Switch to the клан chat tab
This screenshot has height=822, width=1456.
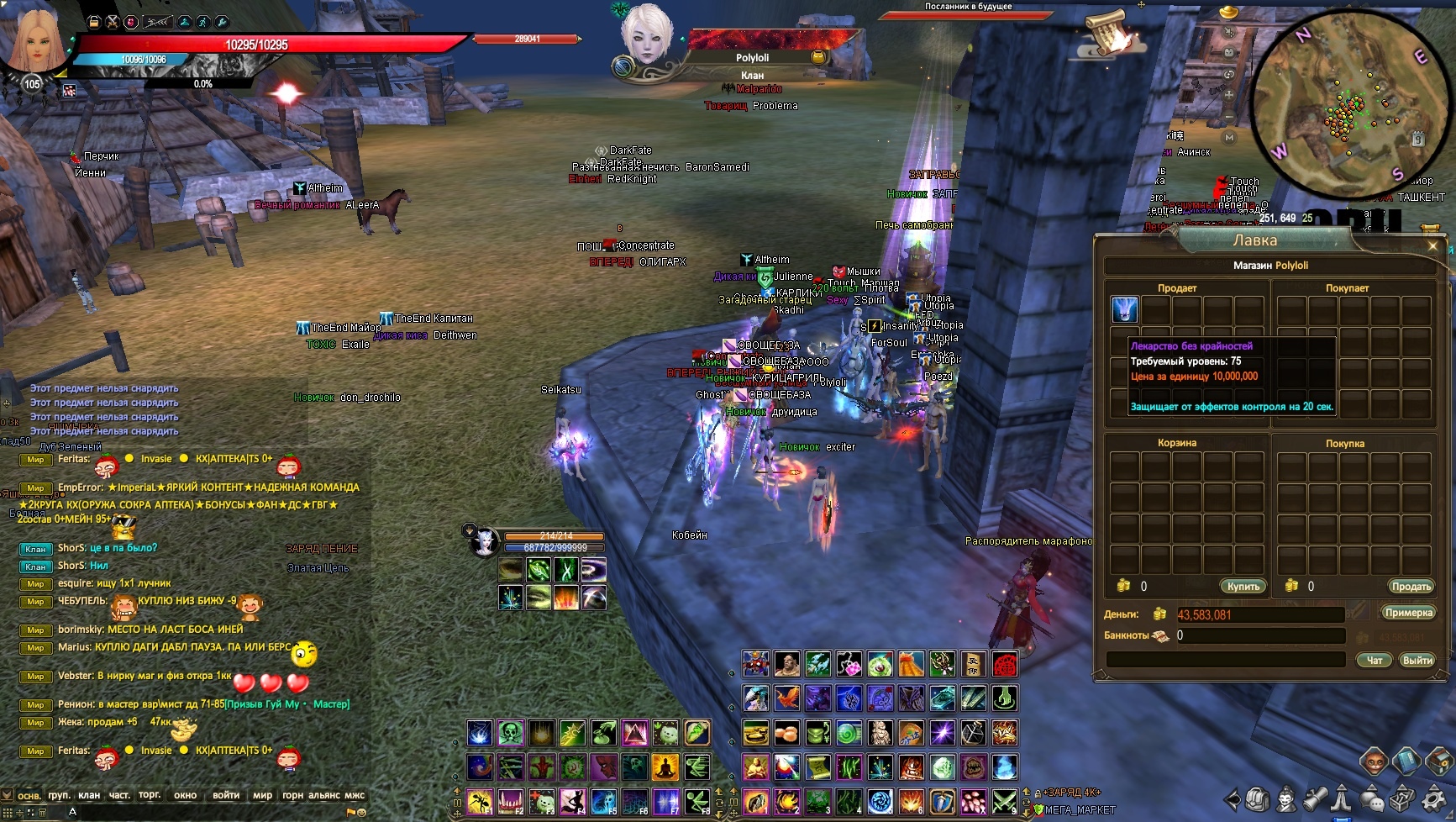89,795
